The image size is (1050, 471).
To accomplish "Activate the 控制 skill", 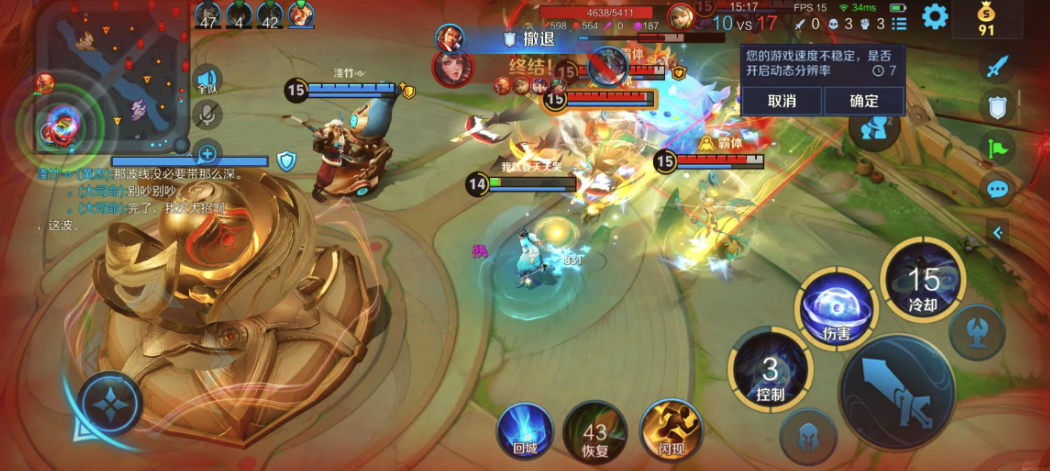I will coord(770,371).
